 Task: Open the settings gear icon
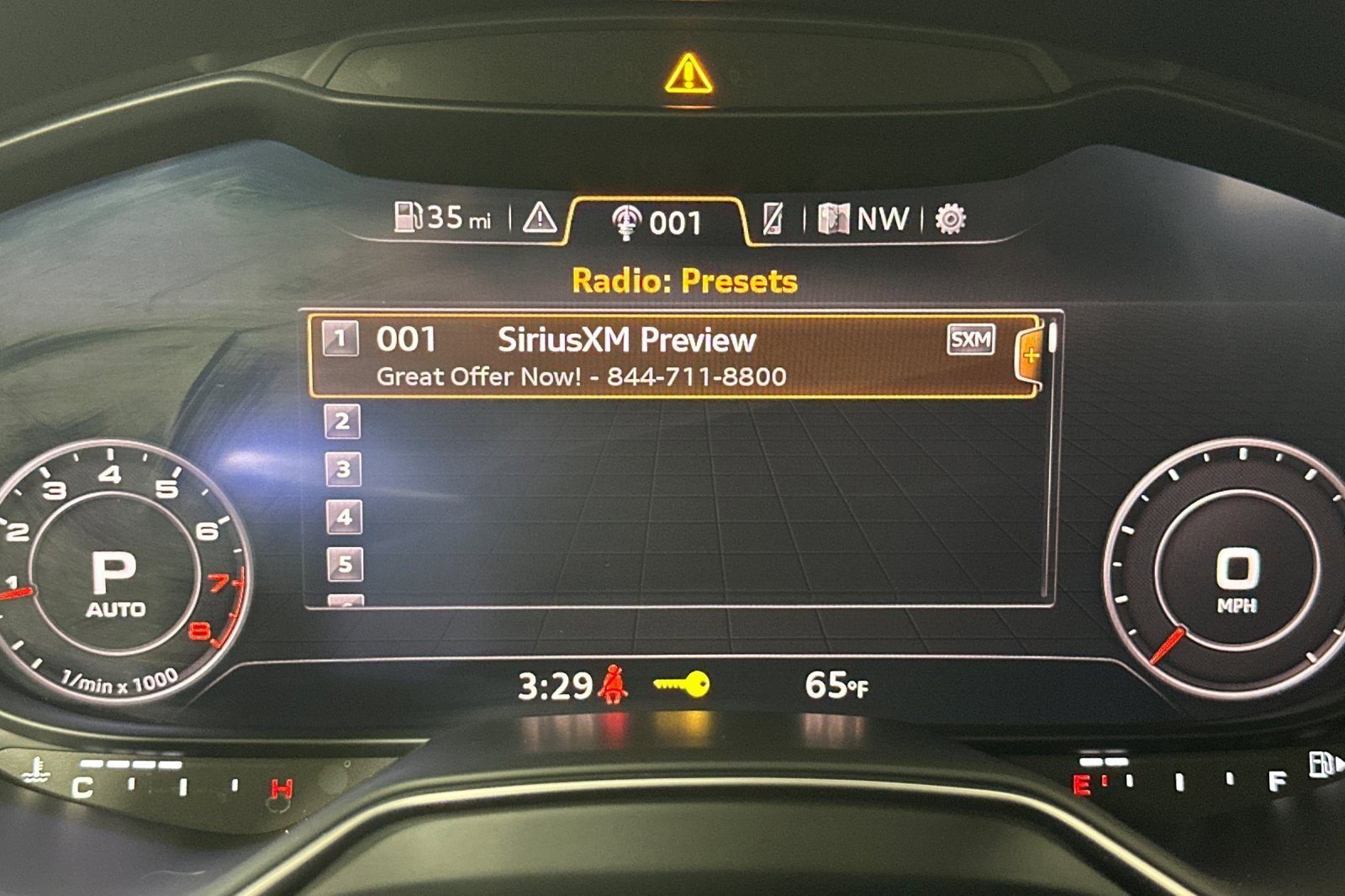(x=948, y=220)
